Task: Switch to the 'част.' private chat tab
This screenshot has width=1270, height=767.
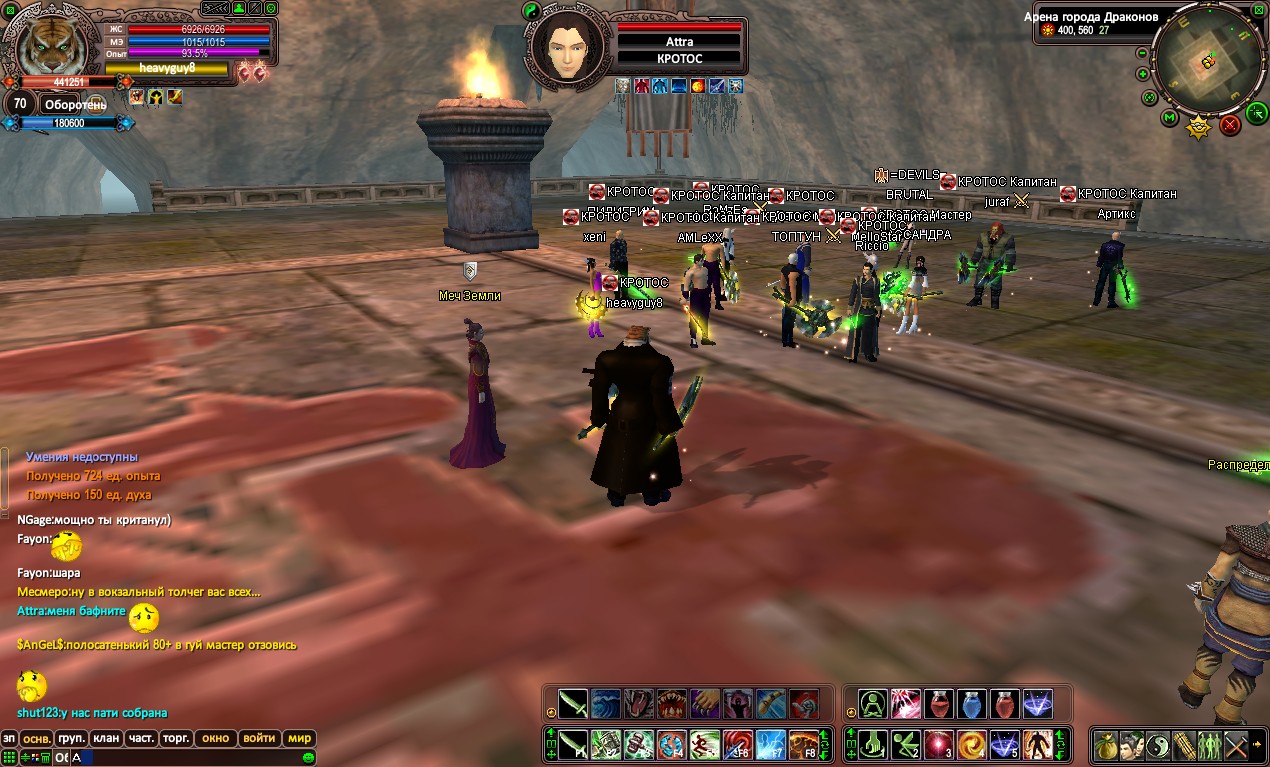Action: (141, 738)
